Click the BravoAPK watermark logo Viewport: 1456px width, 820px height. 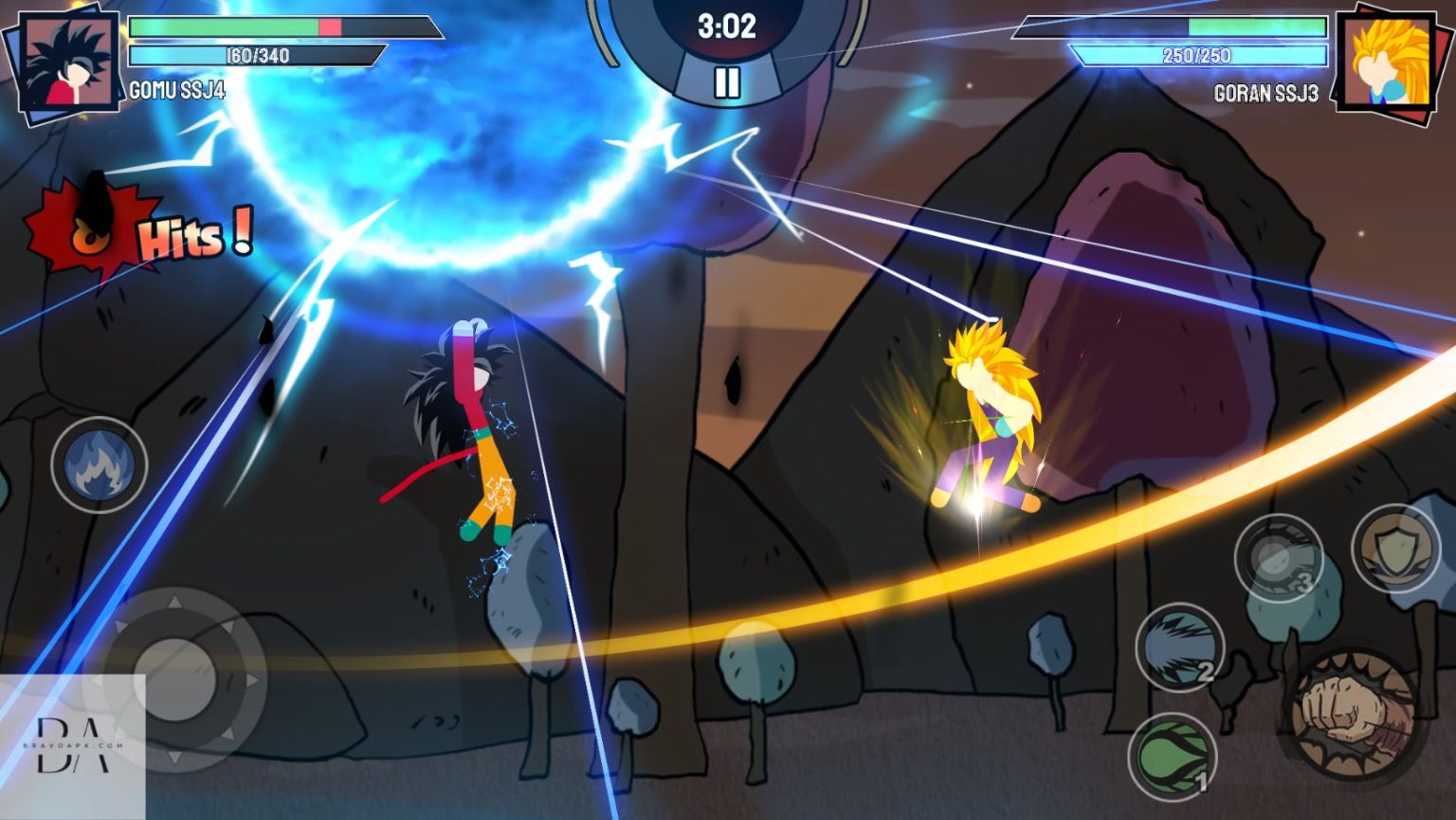[x=72, y=744]
